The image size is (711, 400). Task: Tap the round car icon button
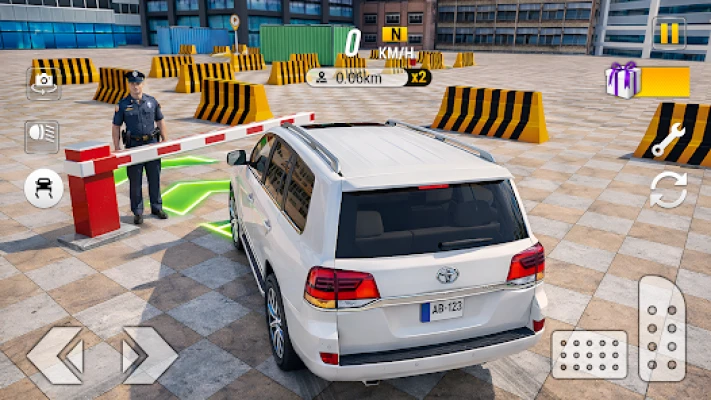click(43, 188)
